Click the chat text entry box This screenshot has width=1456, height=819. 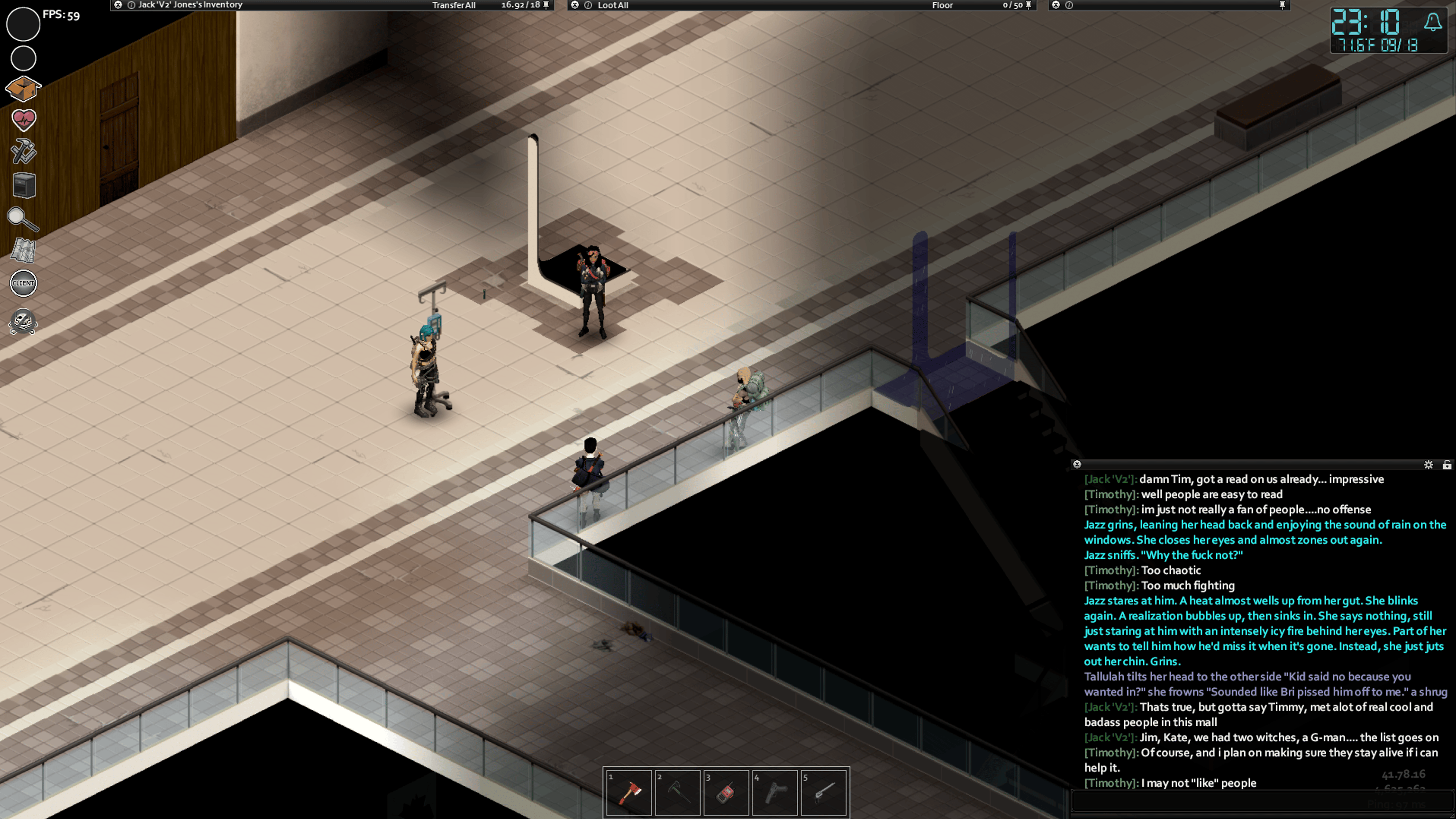pos(1260,802)
